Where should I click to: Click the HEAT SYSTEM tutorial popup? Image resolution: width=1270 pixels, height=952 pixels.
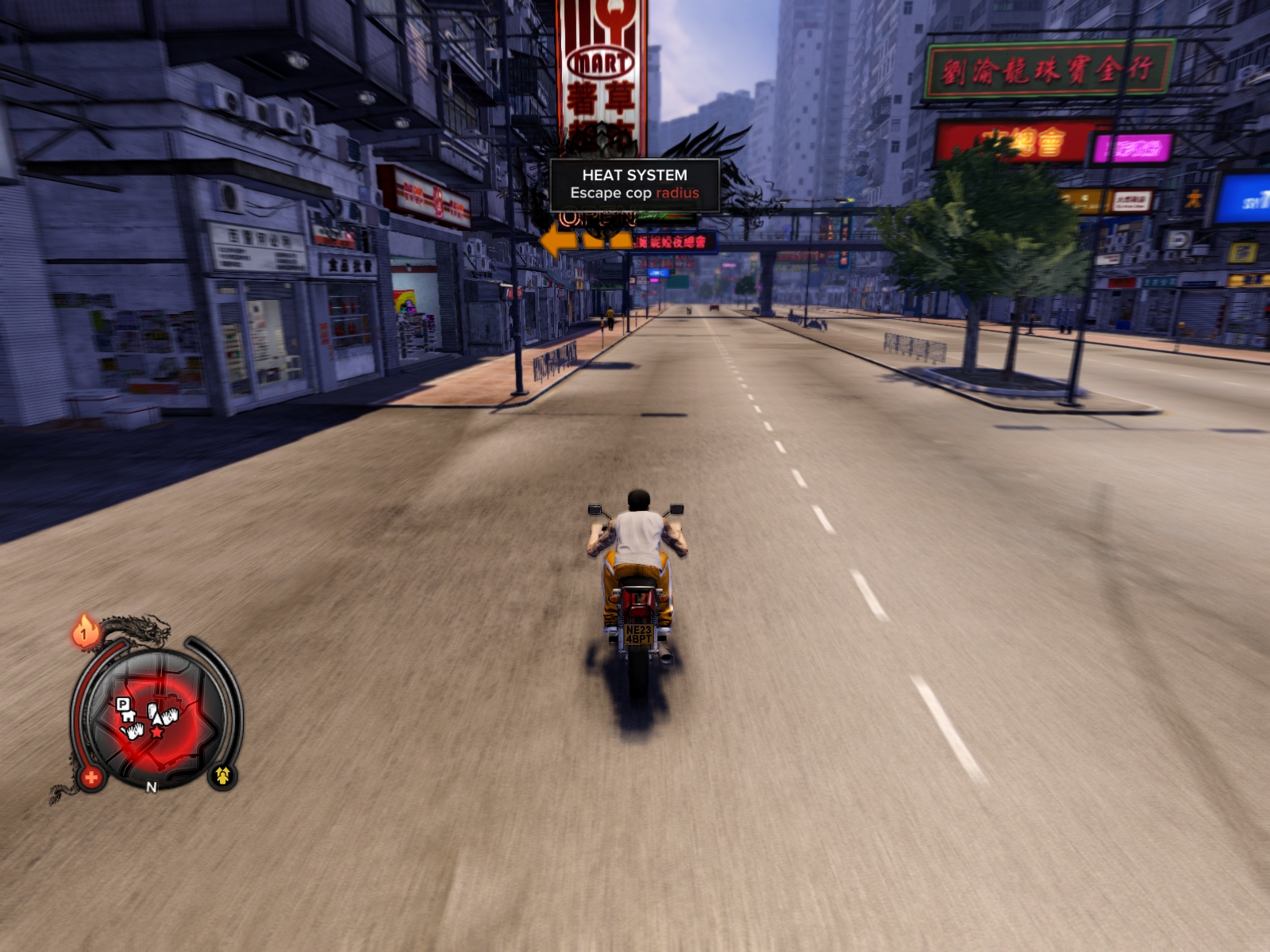coord(634,185)
